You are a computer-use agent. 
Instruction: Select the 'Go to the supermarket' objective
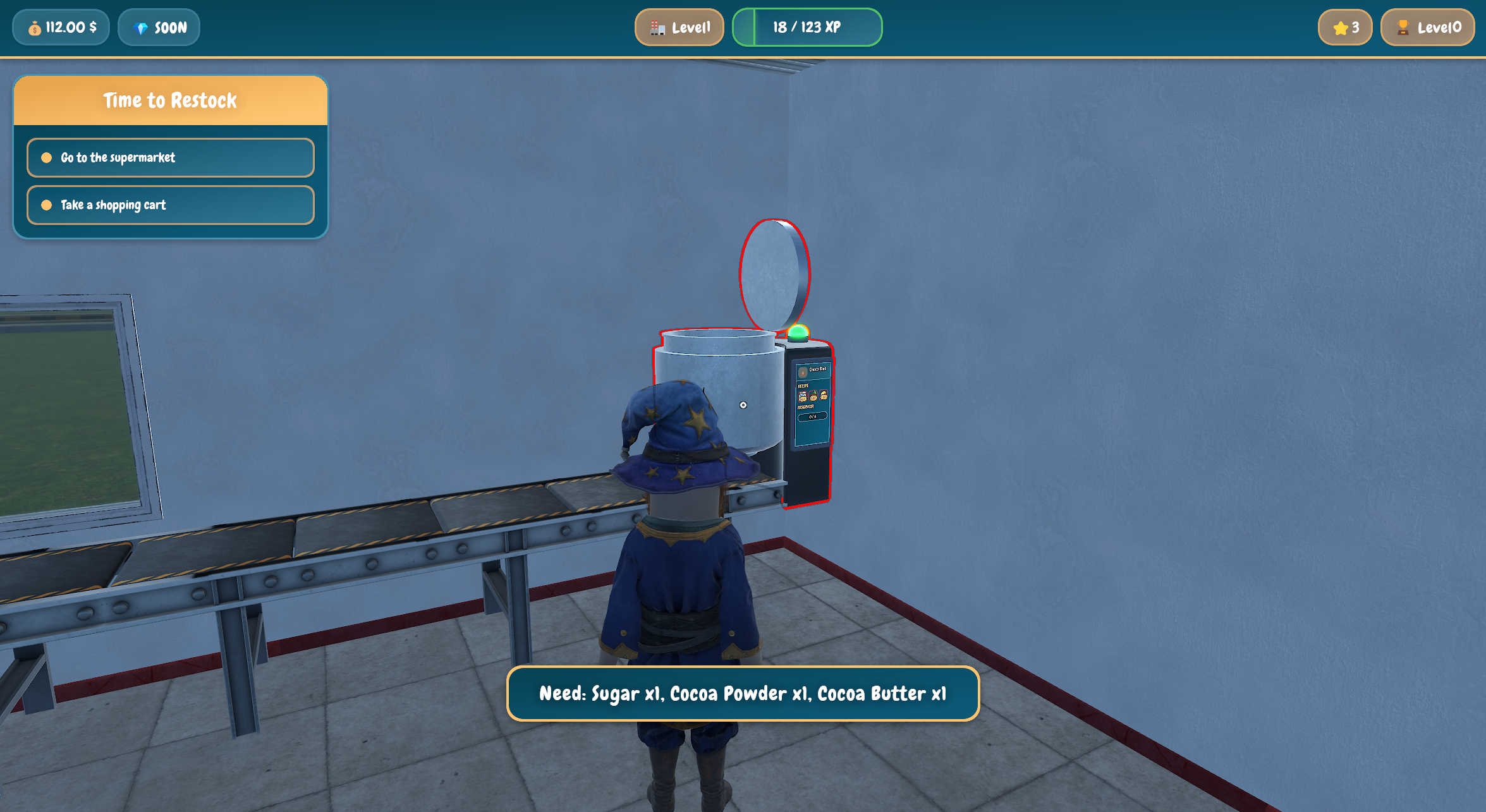click(x=170, y=157)
